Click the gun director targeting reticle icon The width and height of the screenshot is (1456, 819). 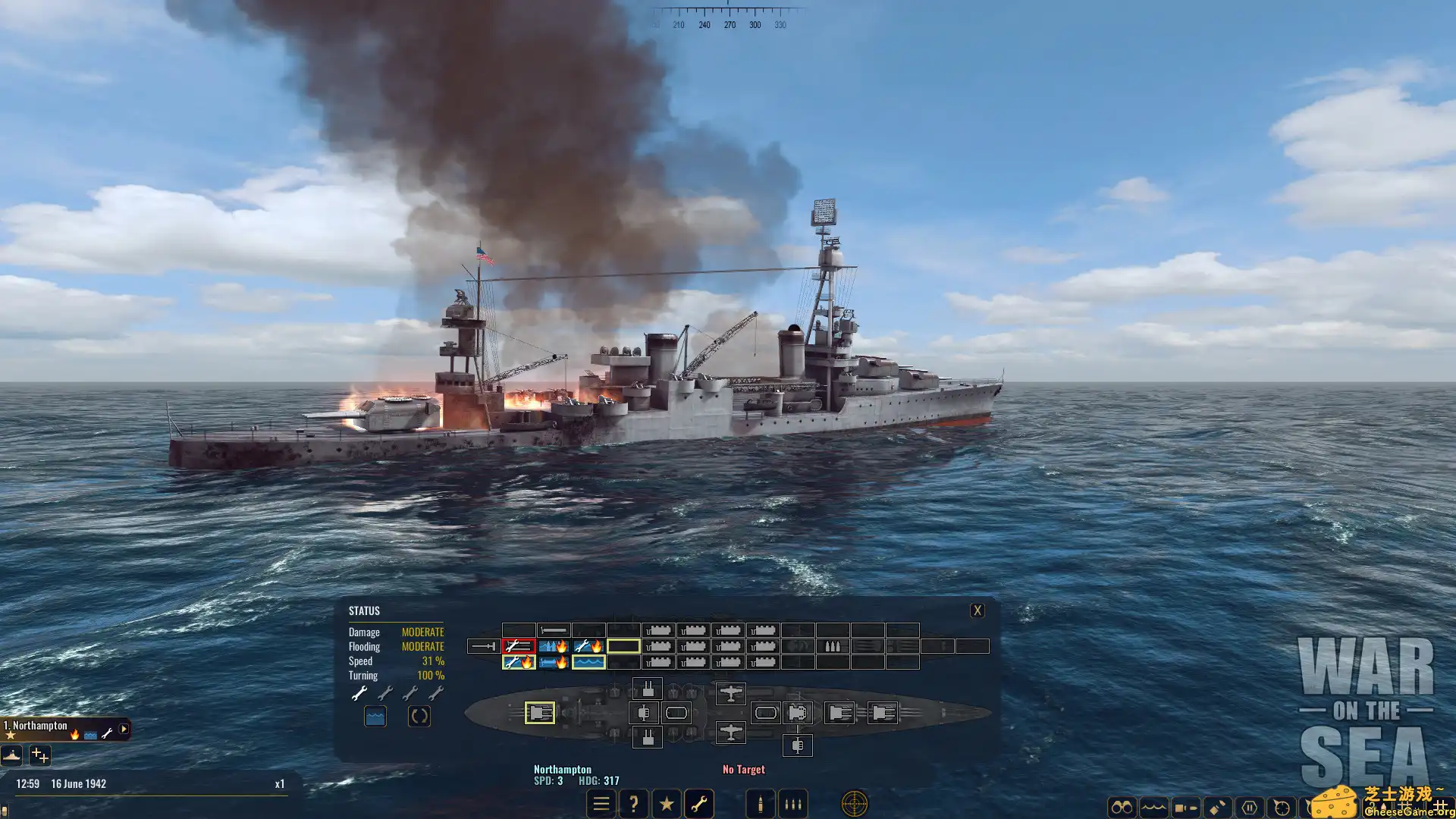click(x=854, y=805)
